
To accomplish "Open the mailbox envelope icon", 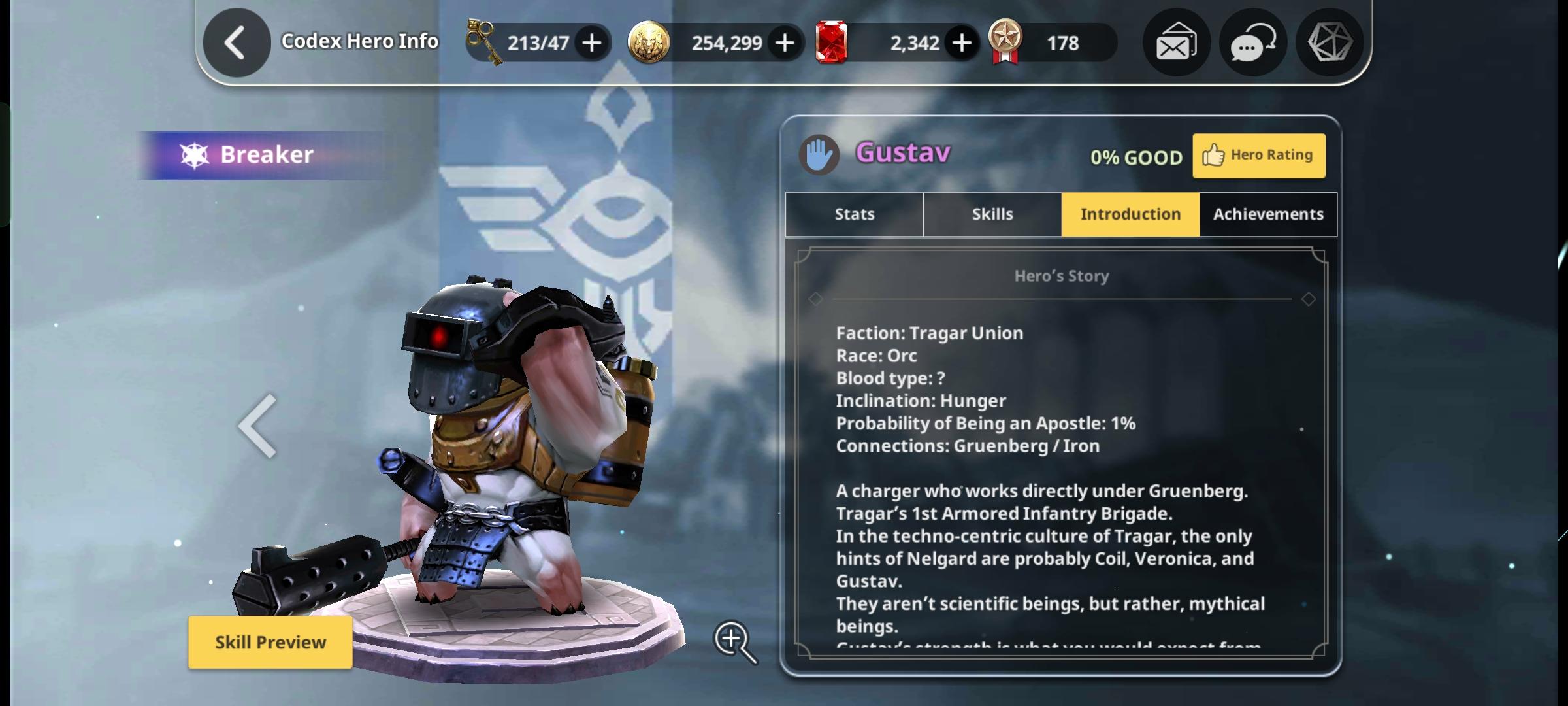I will (x=1176, y=43).
